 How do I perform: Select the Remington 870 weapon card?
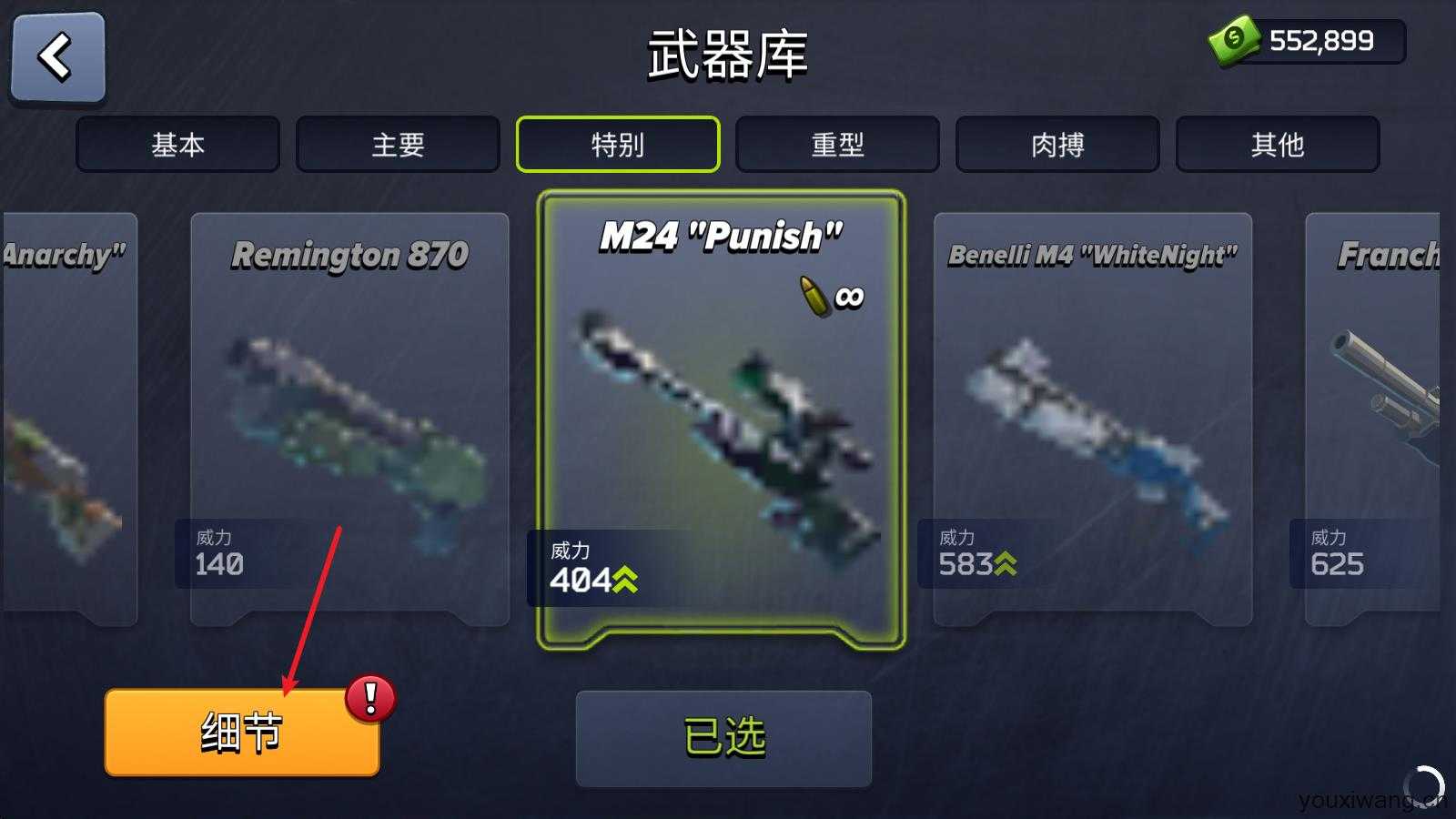349,419
